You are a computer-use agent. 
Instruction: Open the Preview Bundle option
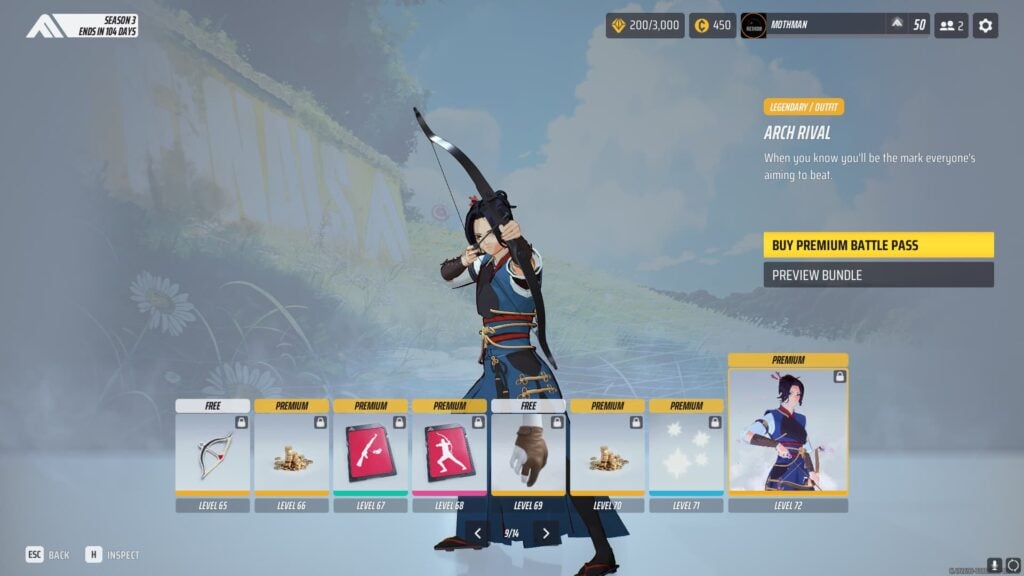pos(878,275)
